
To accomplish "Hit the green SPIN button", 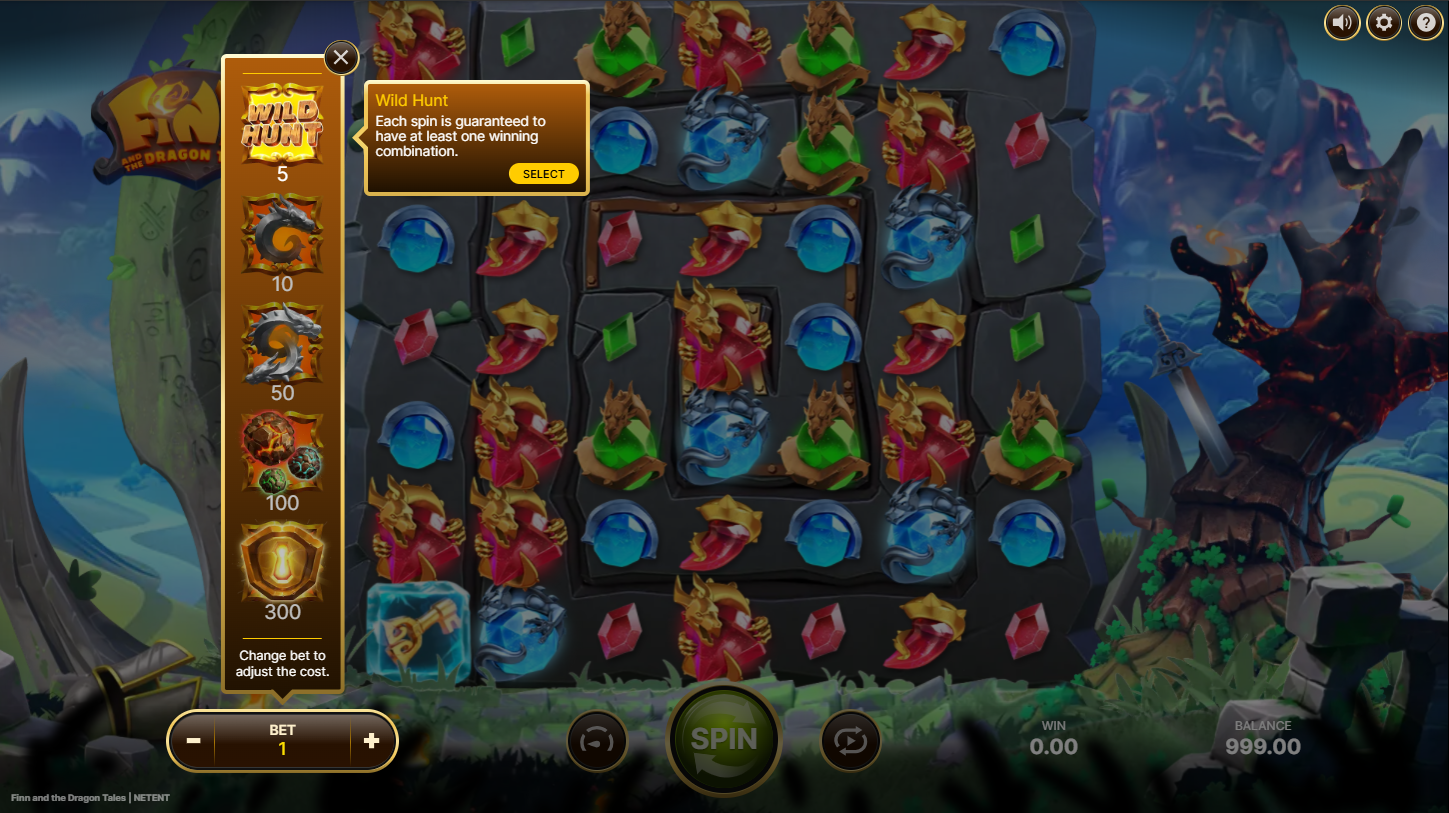I will pyautogui.click(x=724, y=740).
